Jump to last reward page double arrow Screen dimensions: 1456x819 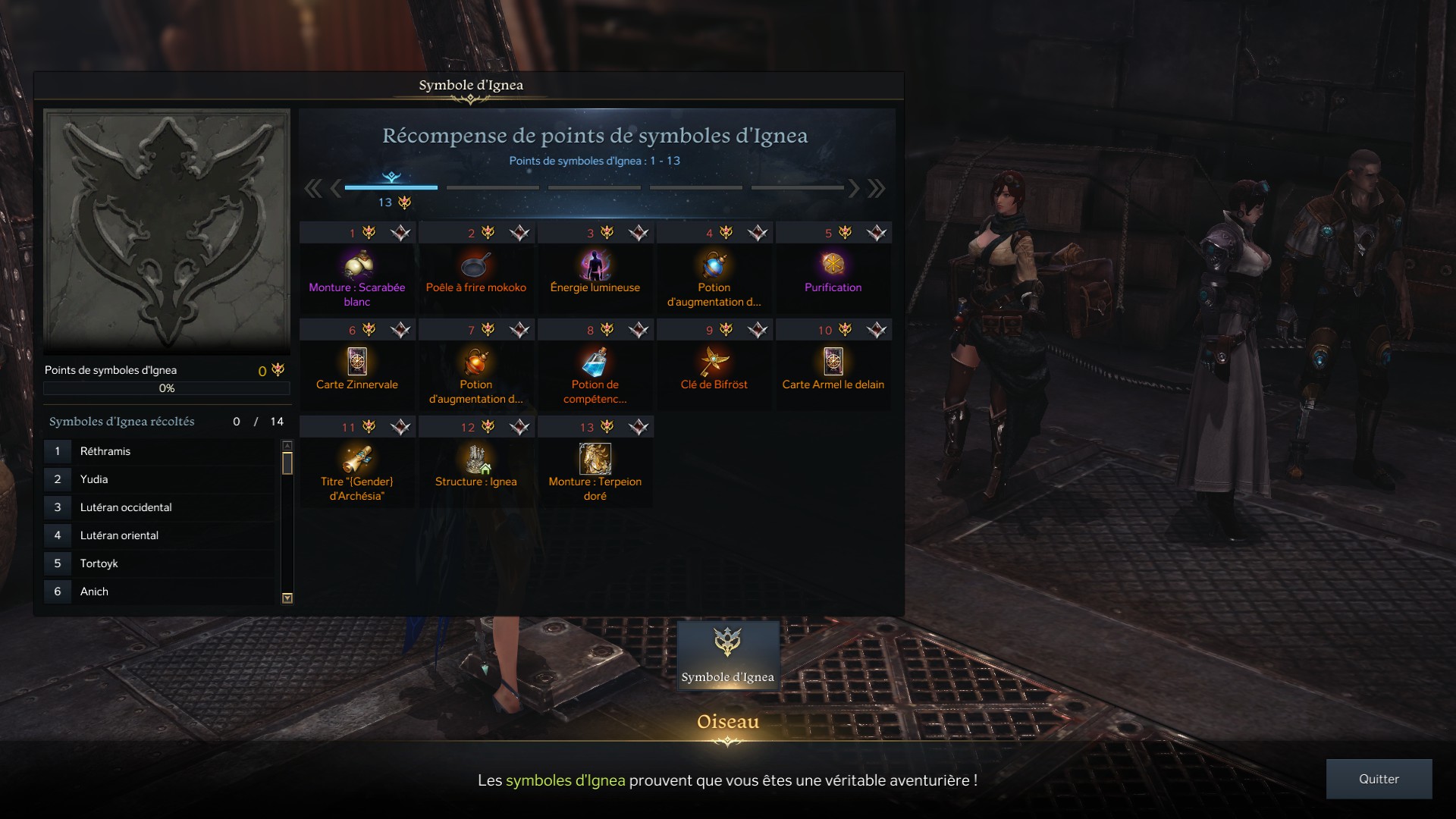coord(877,188)
